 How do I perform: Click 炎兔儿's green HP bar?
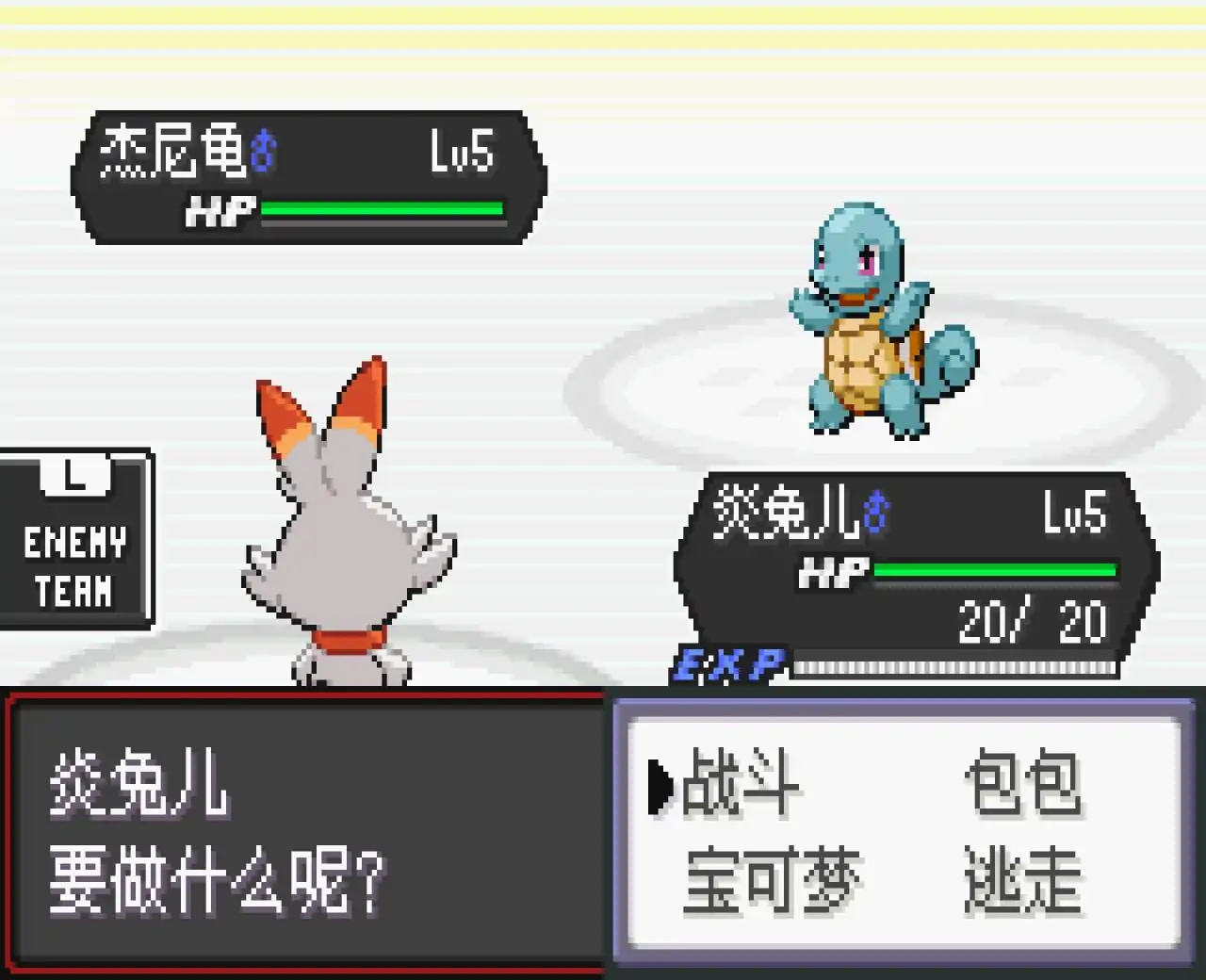coord(994,569)
